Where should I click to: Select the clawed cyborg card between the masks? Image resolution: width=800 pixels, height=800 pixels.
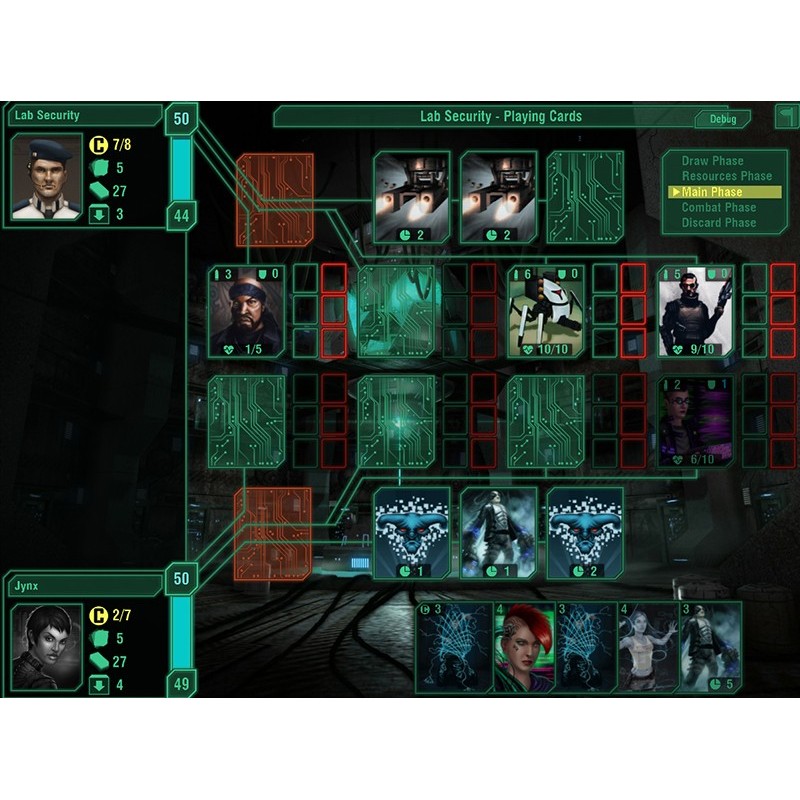tap(498, 533)
